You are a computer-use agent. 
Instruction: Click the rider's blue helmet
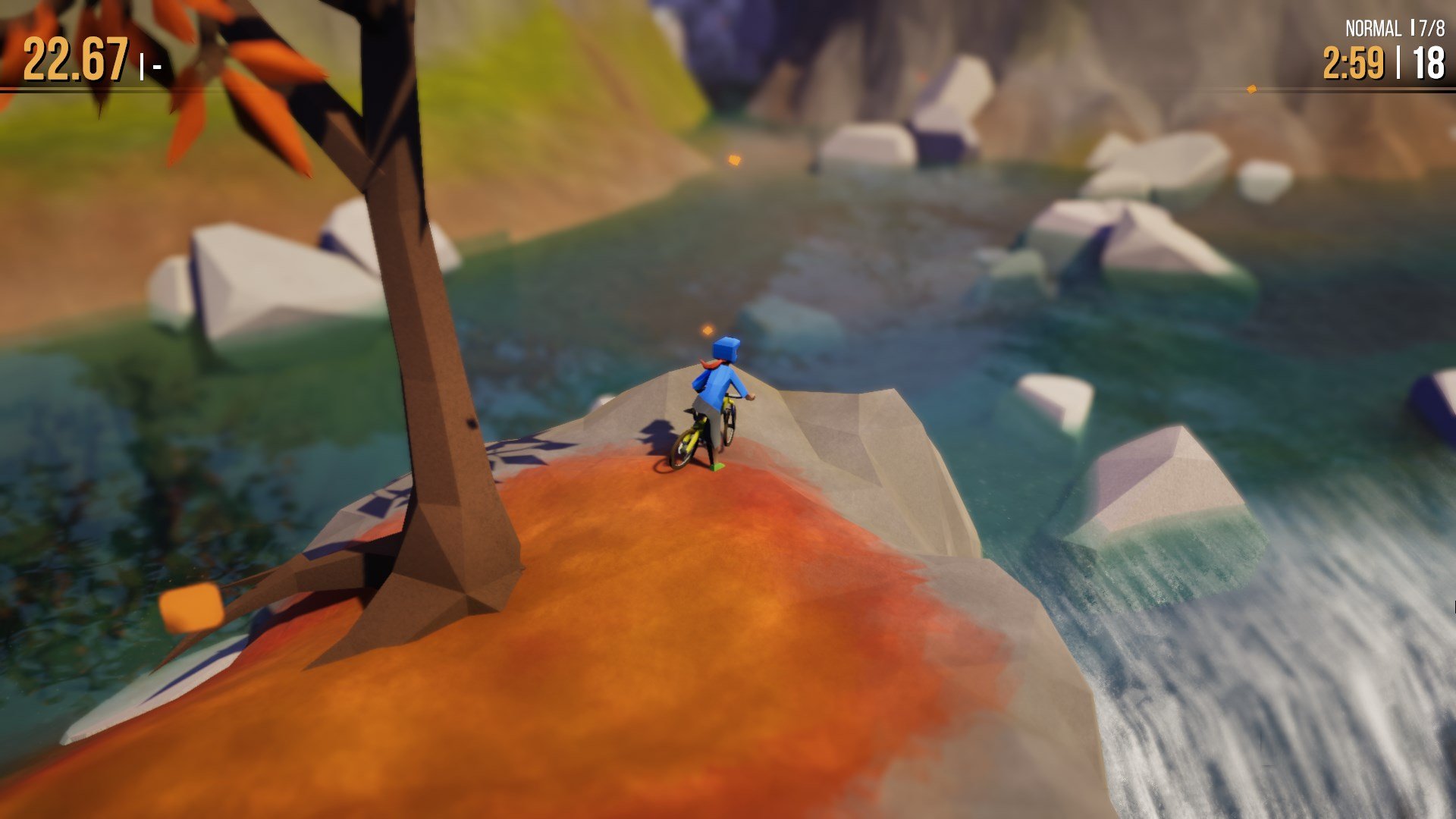click(x=724, y=350)
